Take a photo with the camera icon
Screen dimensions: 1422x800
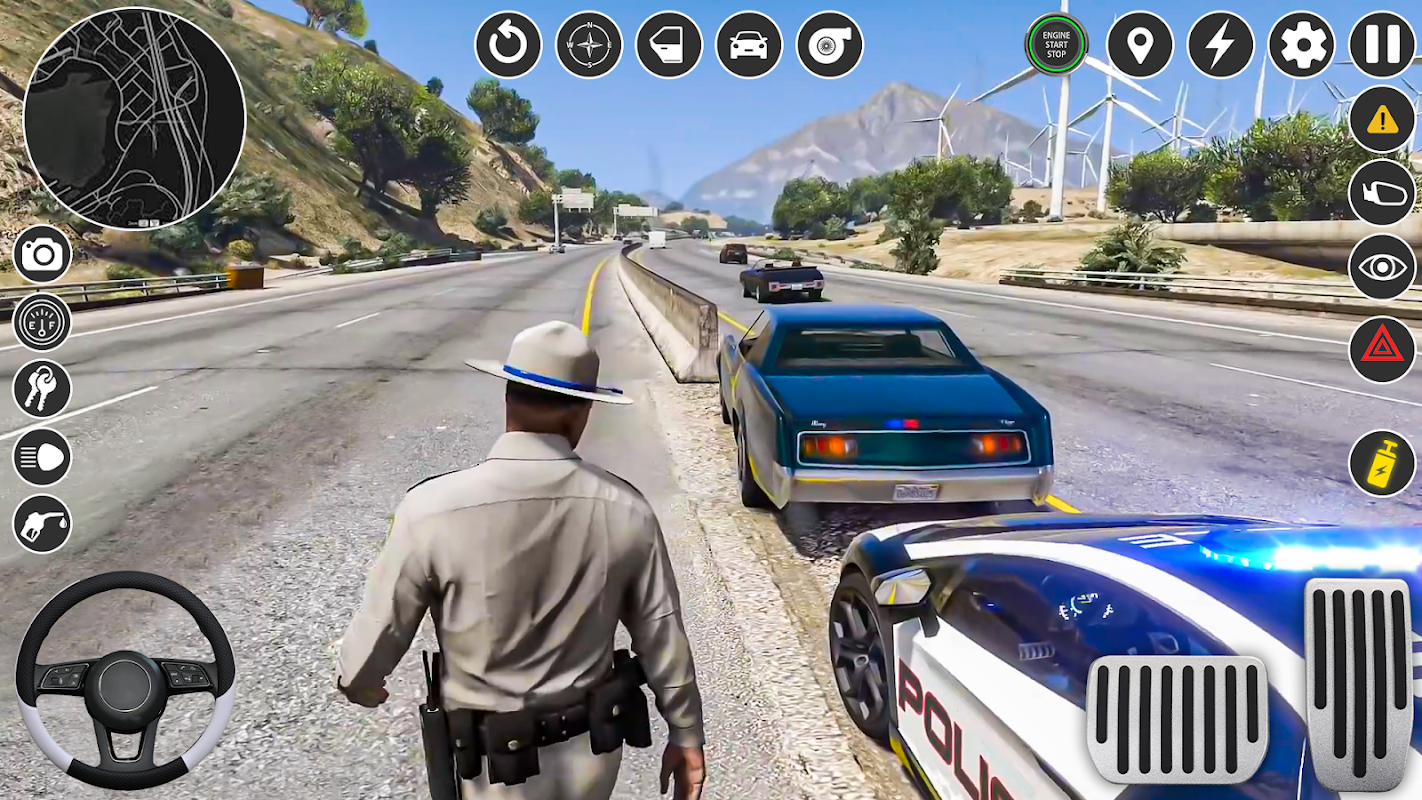(x=42, y=254)
